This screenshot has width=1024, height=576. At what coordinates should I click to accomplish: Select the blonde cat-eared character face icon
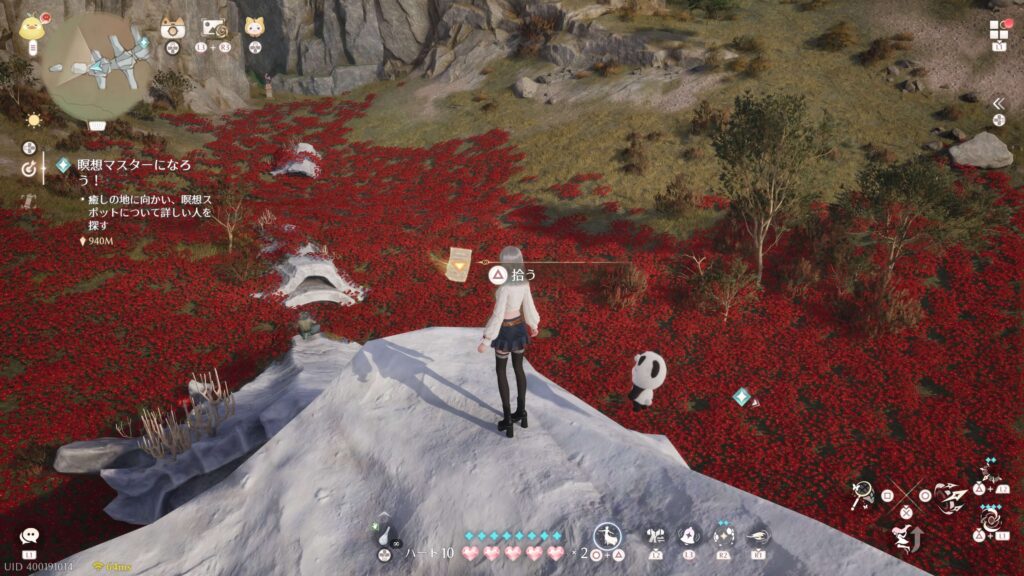pyautogui.click(x=254, y=27)
